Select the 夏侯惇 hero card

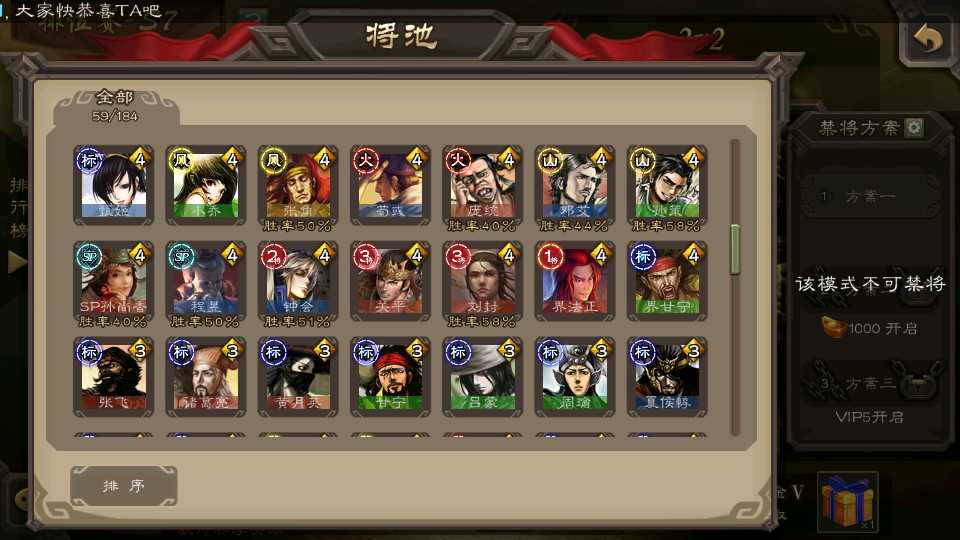click(x=667, y=377)
